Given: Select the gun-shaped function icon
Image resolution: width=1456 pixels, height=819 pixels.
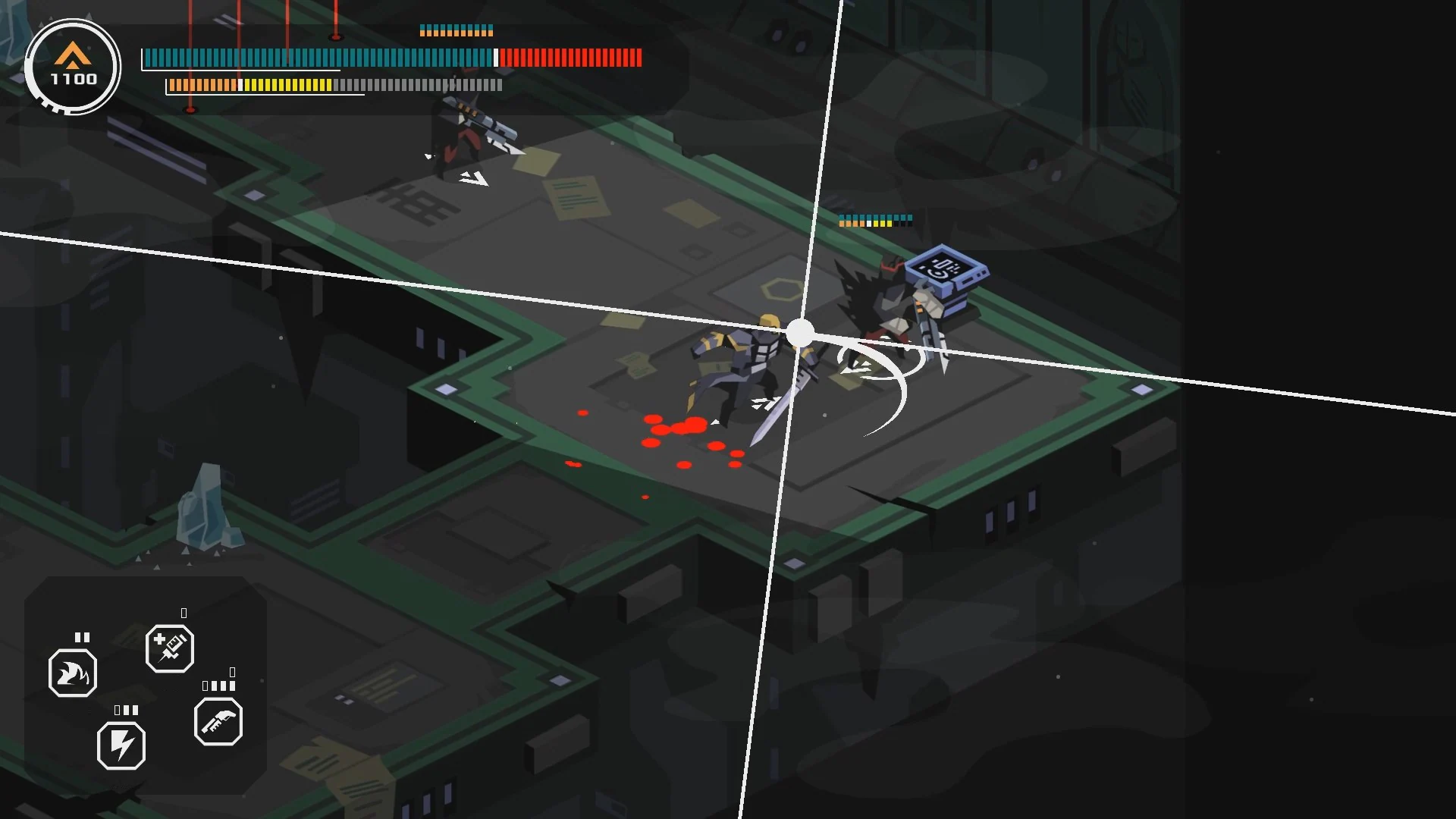Looking at the screenshot, I should pyautogui.click(x=218, y=723).
